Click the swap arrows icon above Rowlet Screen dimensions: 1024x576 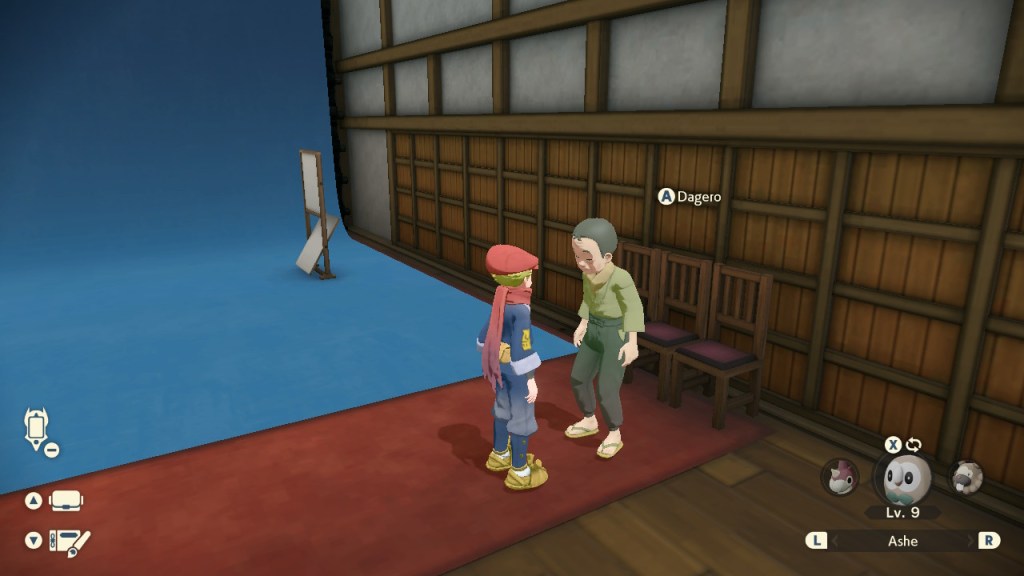click(x=914, y=444)
